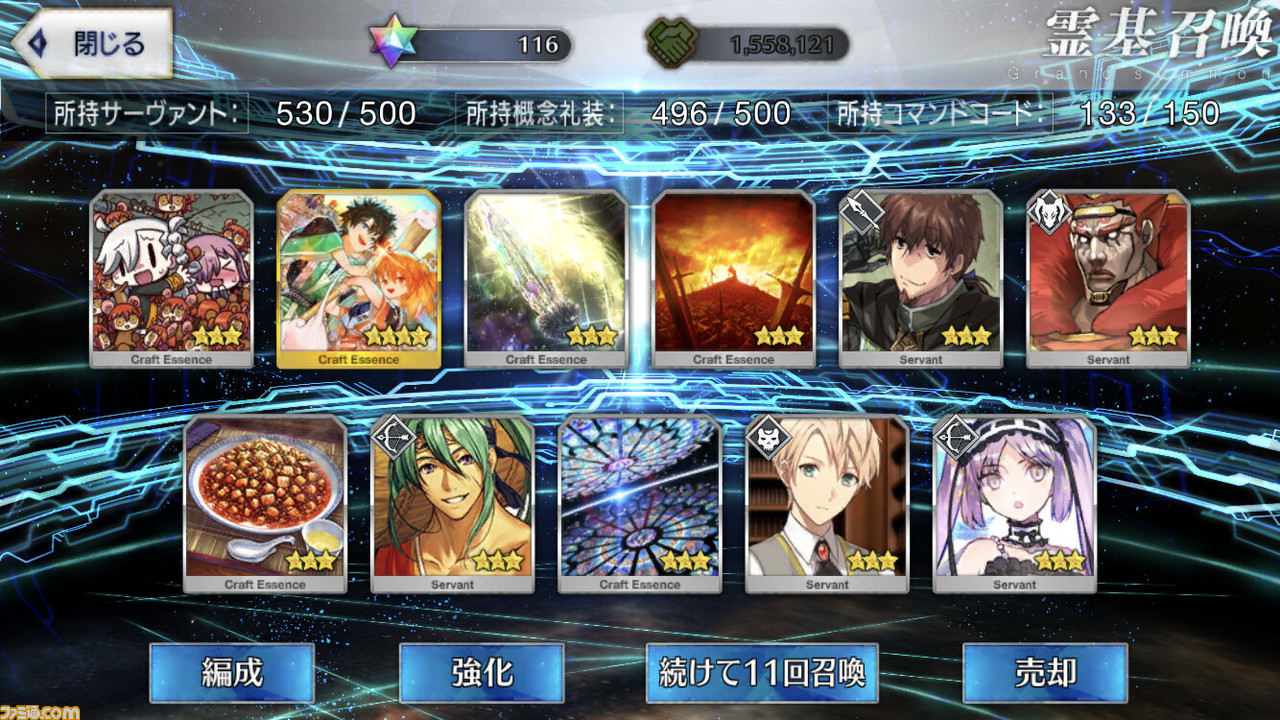Pick the blond Berserker Servant card
The width and height of the screenshot is (1280, 720).
[827, 504]
